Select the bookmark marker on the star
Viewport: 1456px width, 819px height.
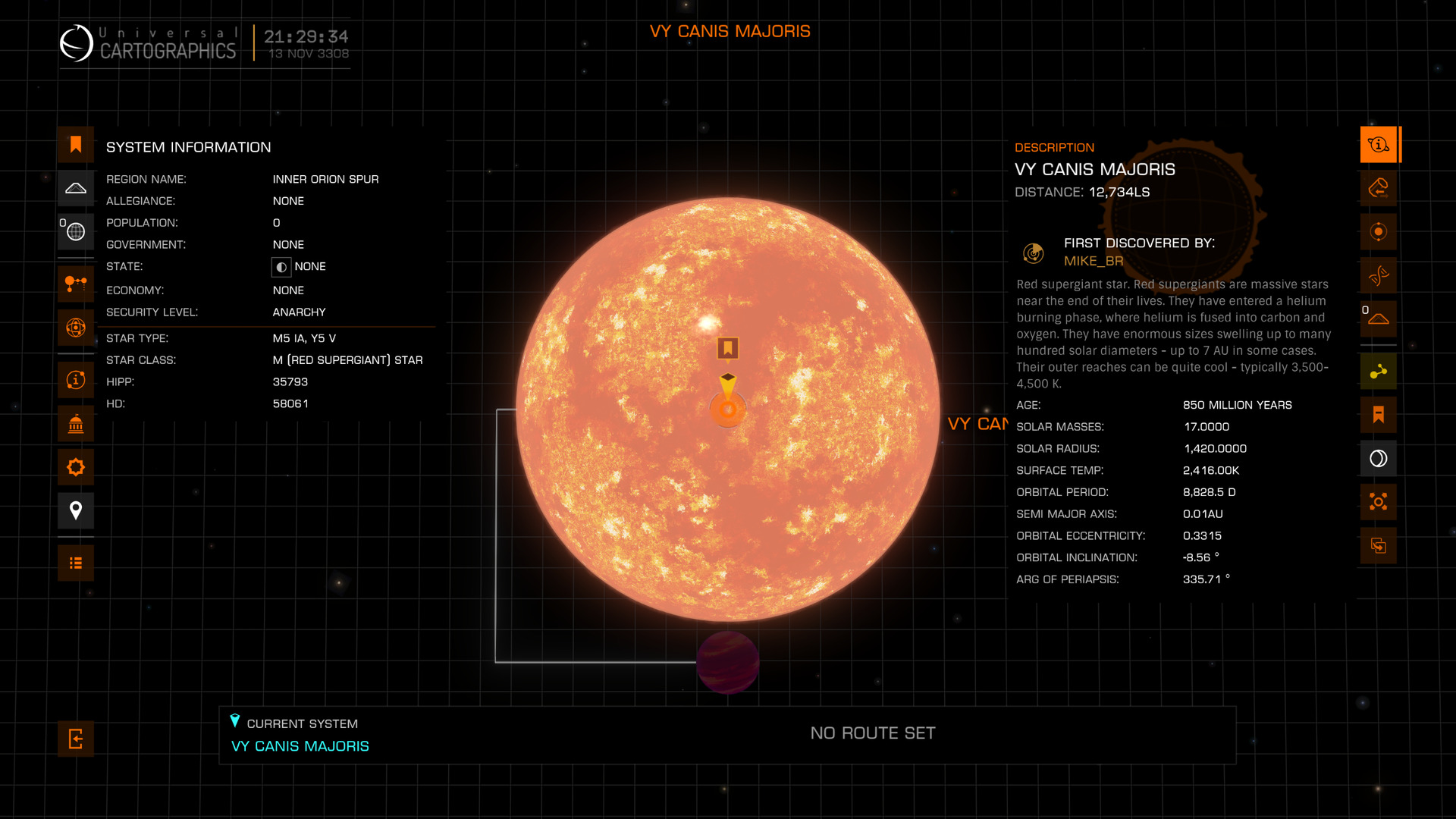(728, 348)
